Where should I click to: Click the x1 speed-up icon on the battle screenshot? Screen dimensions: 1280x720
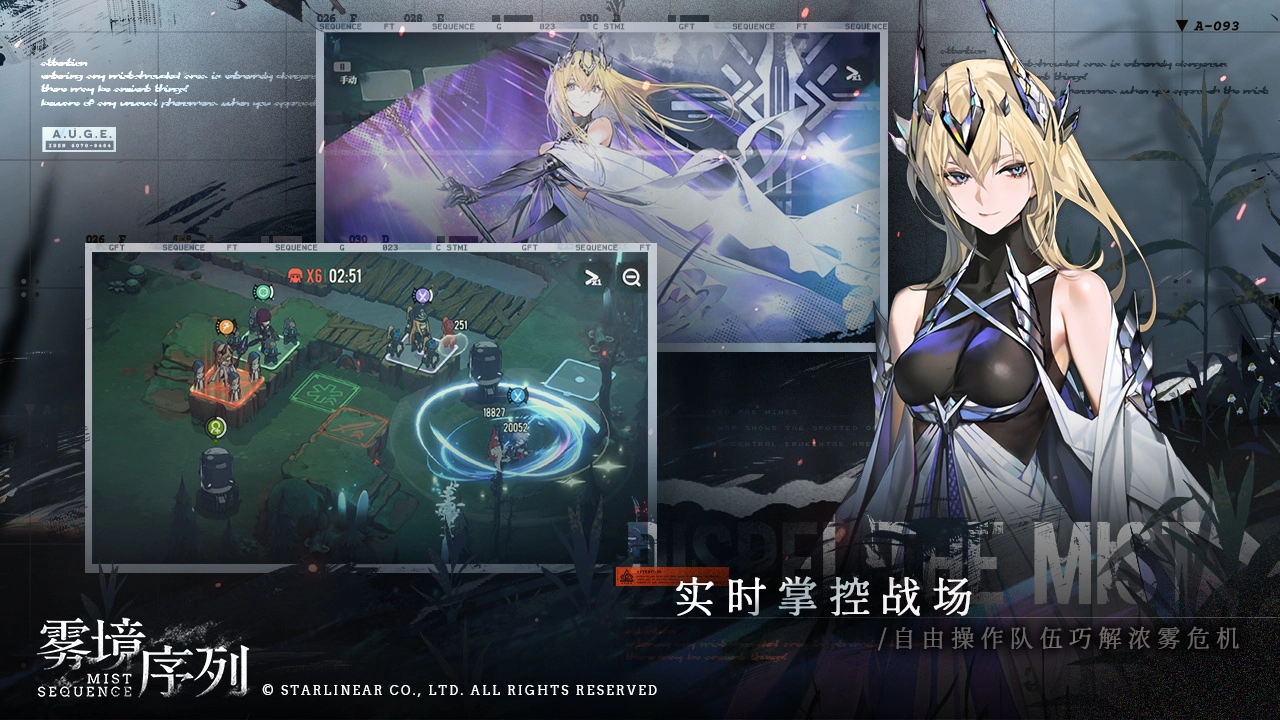coord(591,278)
